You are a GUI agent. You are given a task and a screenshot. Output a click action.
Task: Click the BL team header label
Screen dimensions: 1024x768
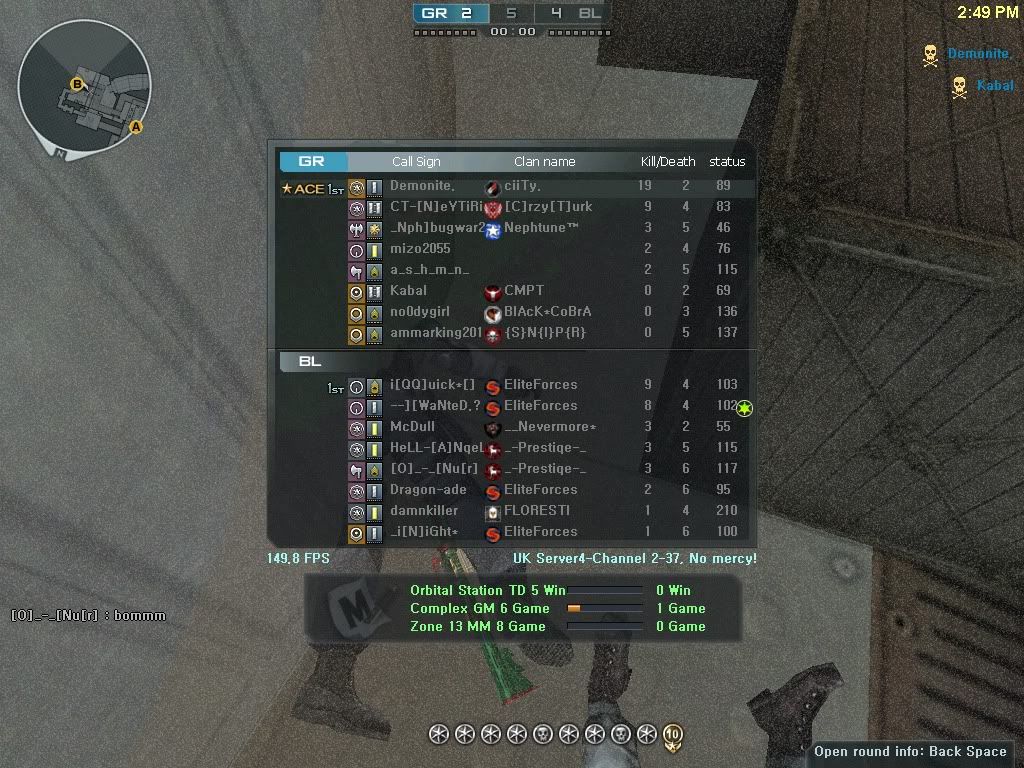(310, 362)
